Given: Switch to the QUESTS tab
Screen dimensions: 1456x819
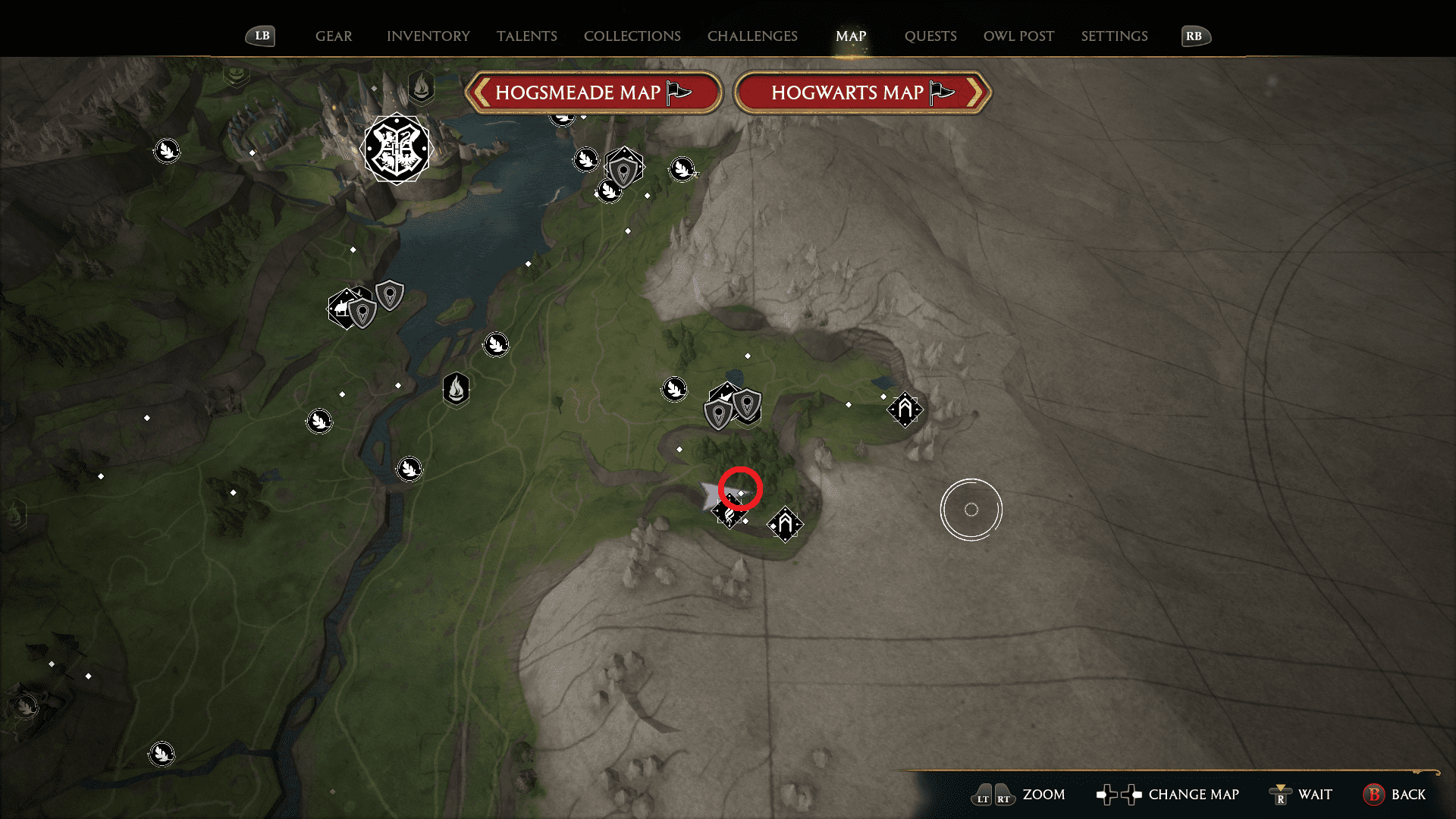Looking at the screenshot, I should point(930,36).
